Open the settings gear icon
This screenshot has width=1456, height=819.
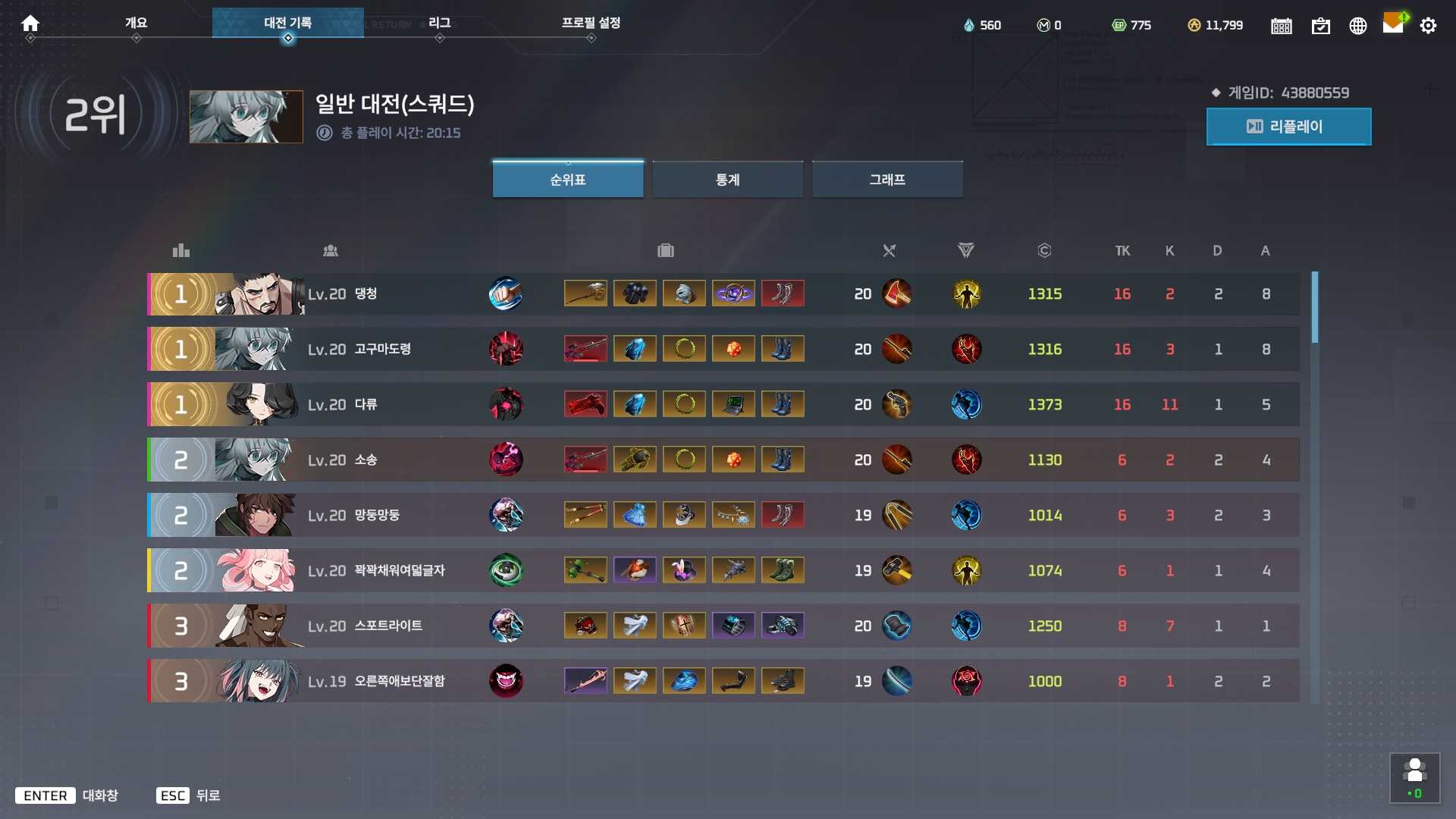1429,25
